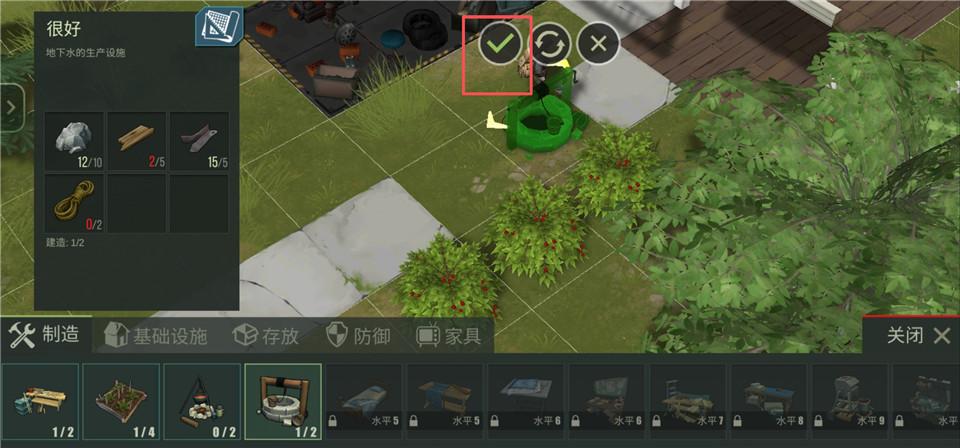Image resolution: width=960 pixels, height=448 pixels.
Task: Rotate the well with the circular arrows button
Action: (x=551, y=43)
